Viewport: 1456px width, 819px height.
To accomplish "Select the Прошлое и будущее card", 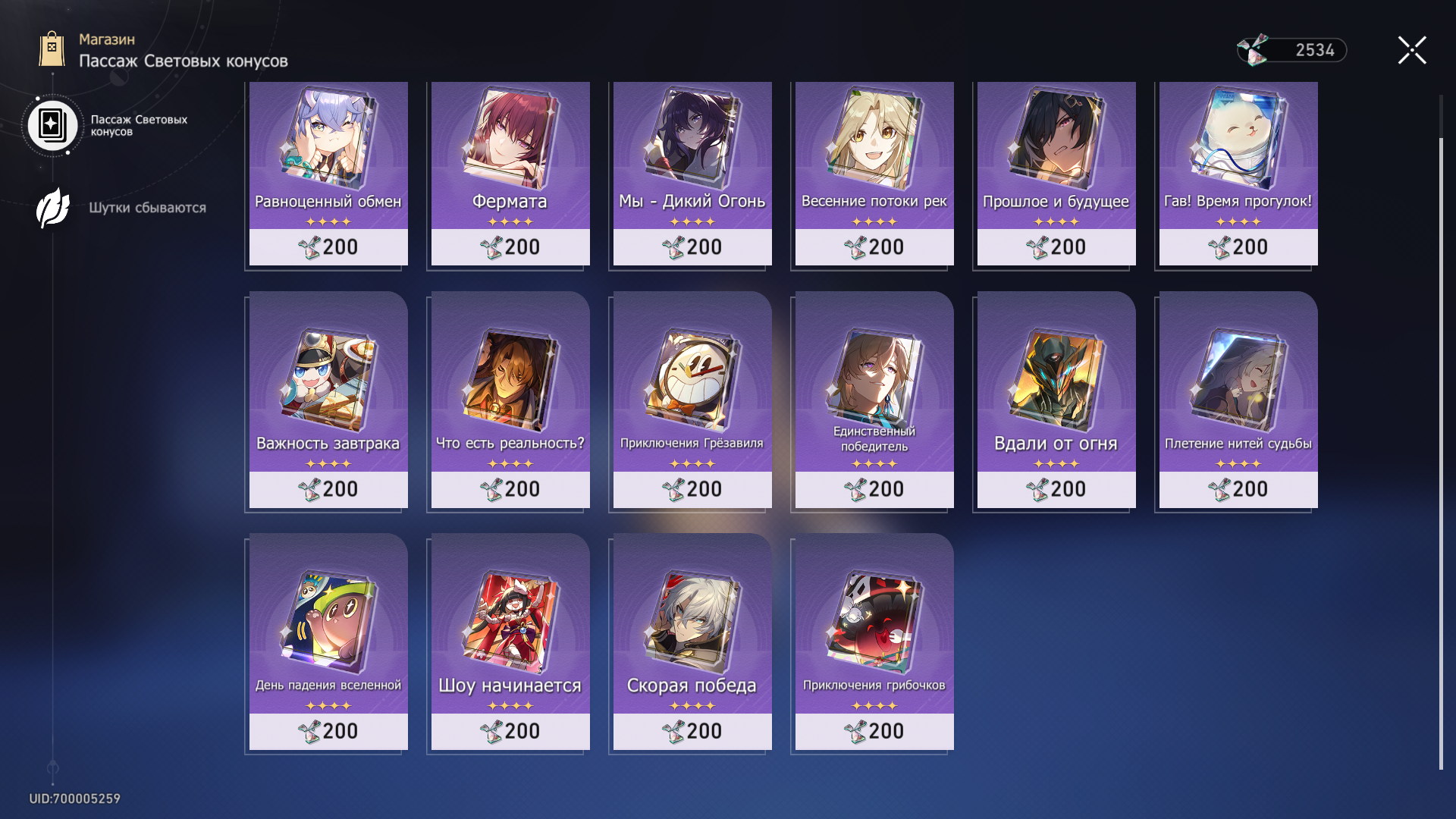I will [x=1056, y=173].
